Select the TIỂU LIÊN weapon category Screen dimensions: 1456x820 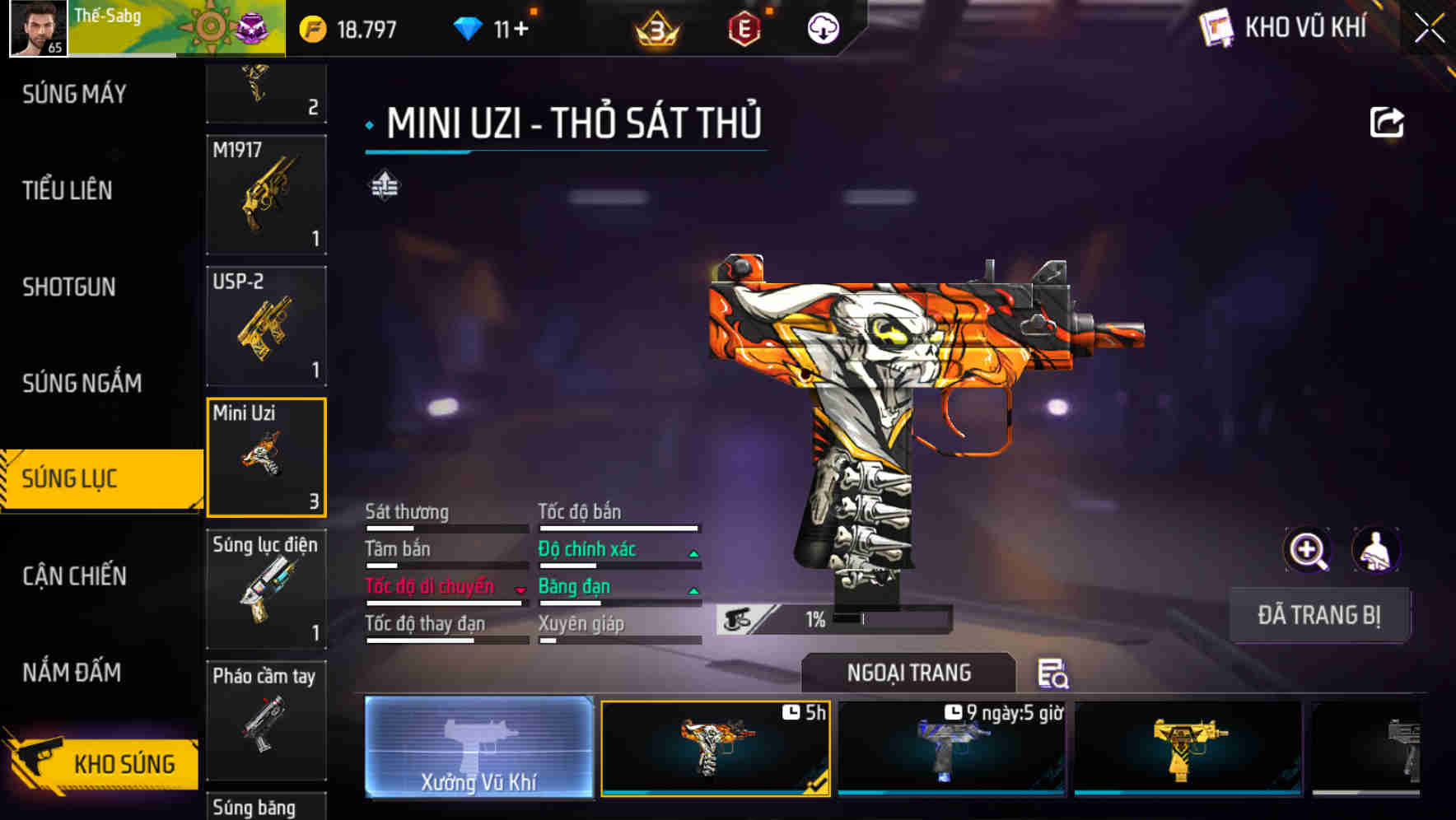coord(67,190)
